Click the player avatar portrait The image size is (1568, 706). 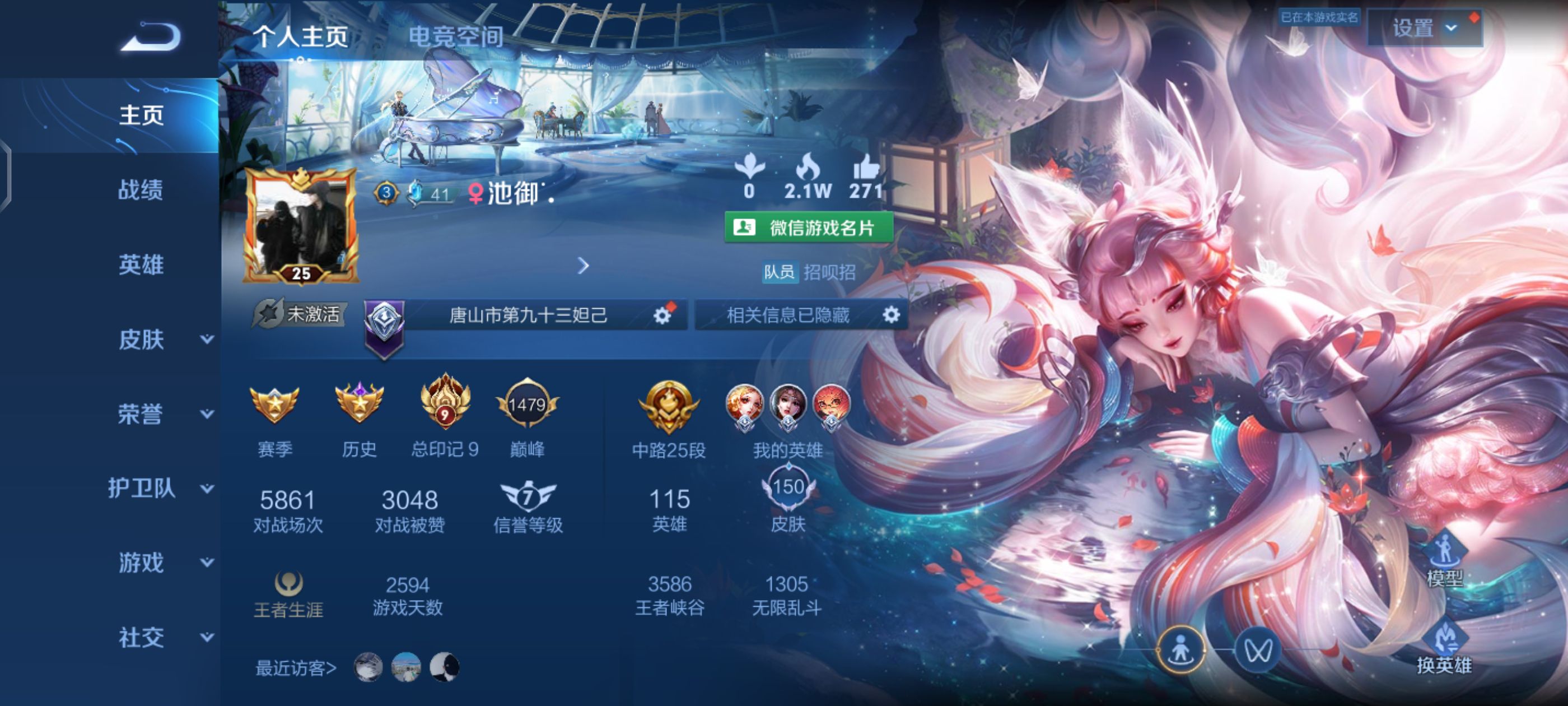(301, 224)
